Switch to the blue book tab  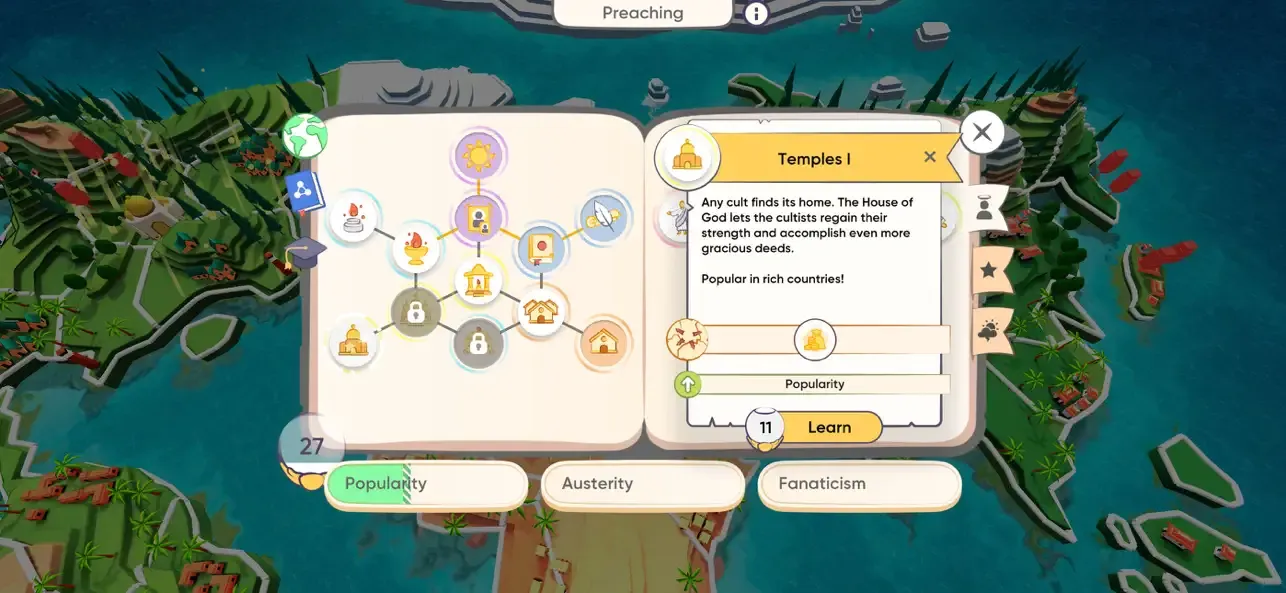[305, 191]
